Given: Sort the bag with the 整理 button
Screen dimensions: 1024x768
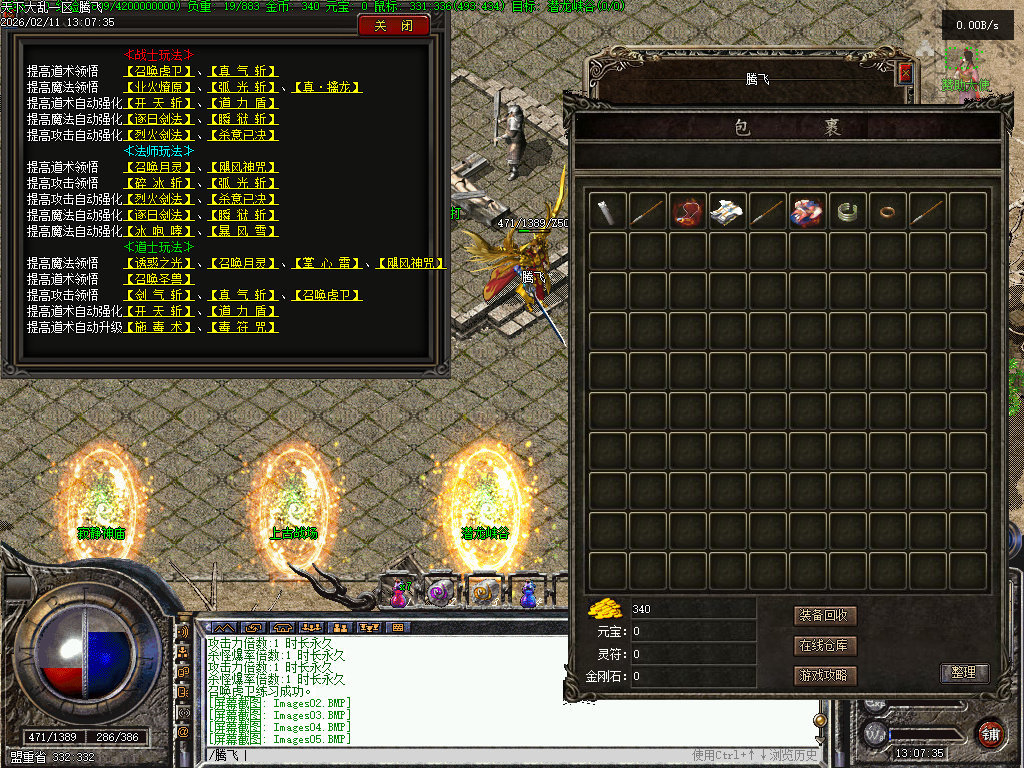Looking at the screenshot, I should pos(964,673).
